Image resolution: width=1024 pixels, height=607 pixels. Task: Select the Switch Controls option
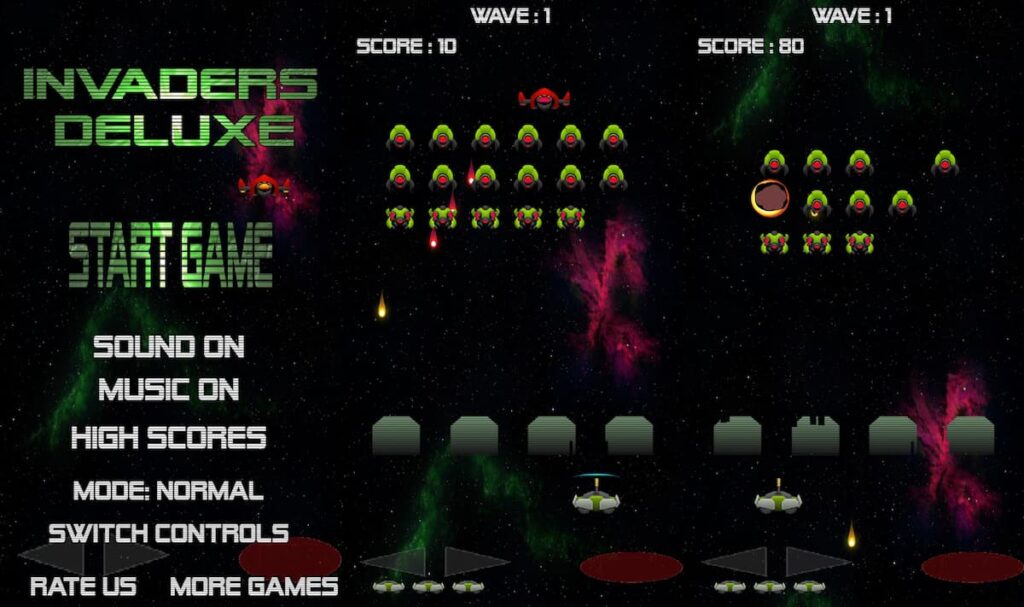pos(169,532)
